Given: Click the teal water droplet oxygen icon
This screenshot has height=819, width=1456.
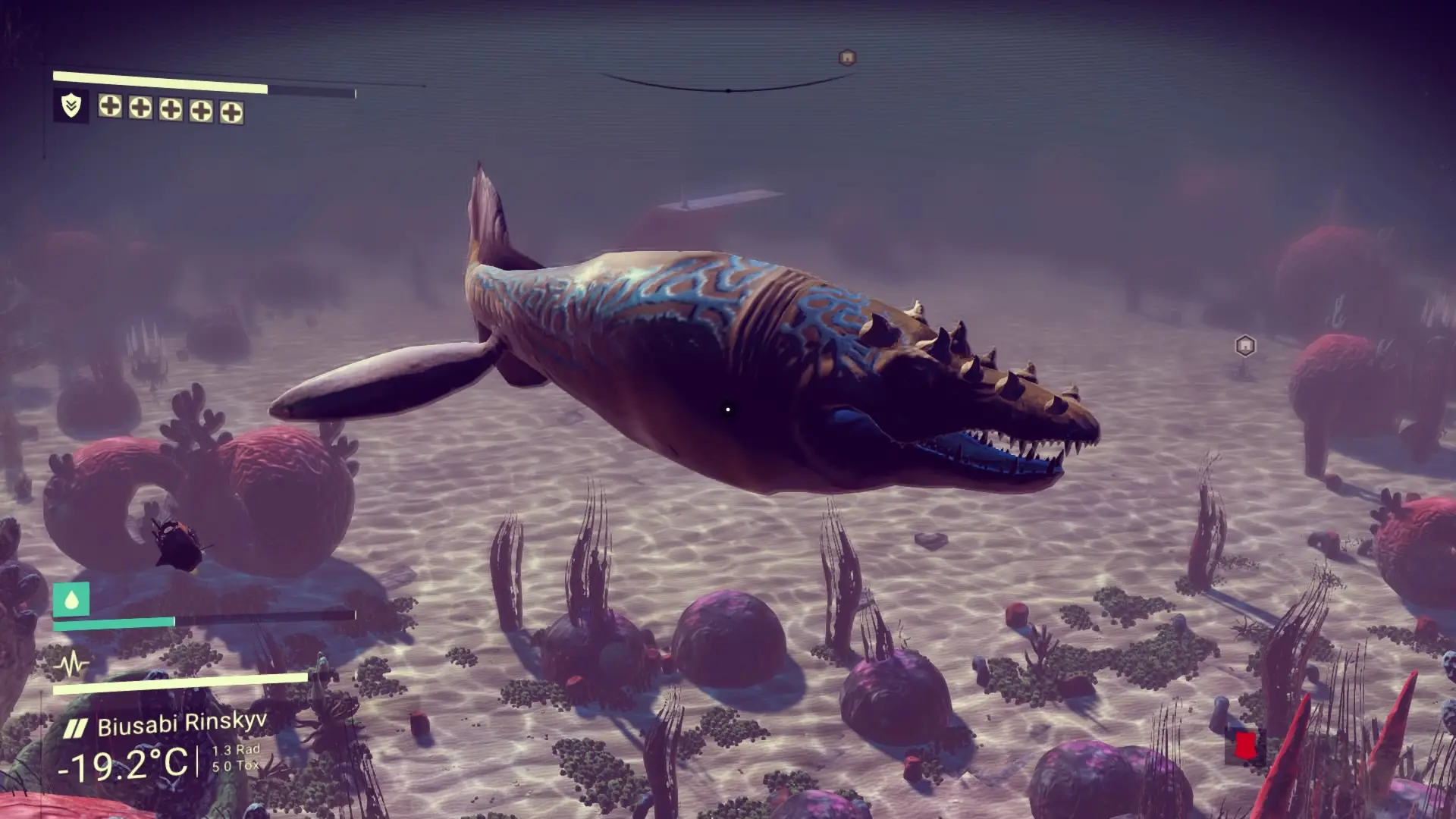Looking at the screenshot, I should click(x=71, y=600).
